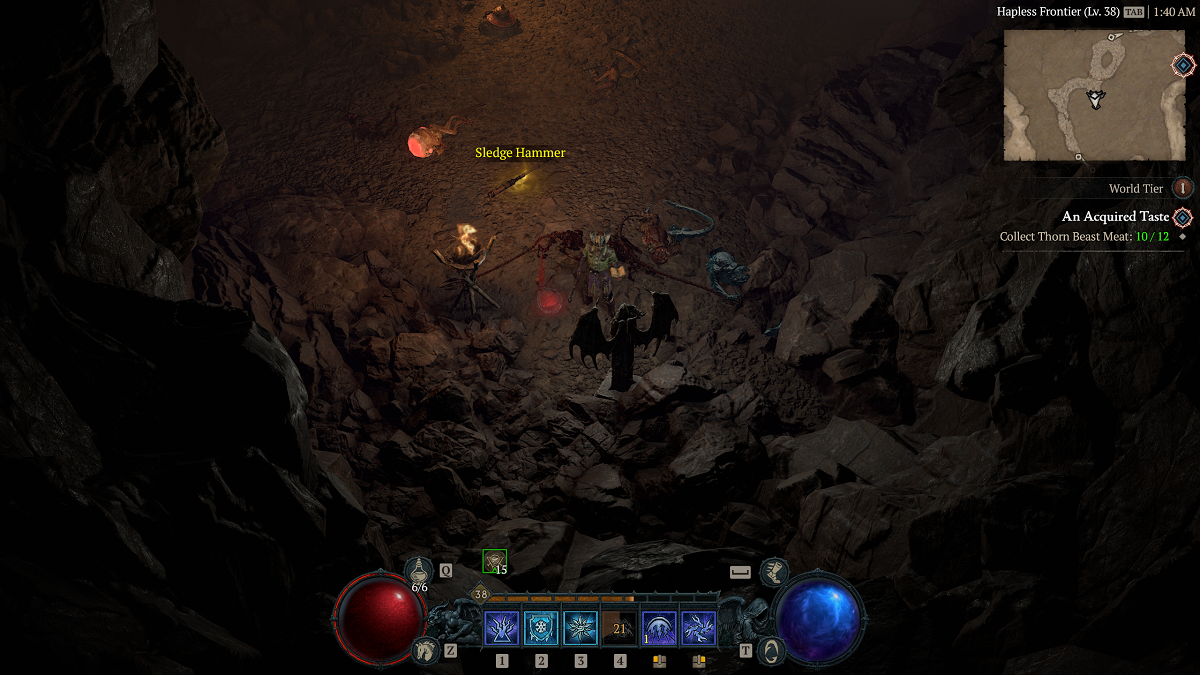This screenshot has height=675, width=1200.
Task: Click the quest marker on the minimap edge
Action: click(x=1183, y=66)
